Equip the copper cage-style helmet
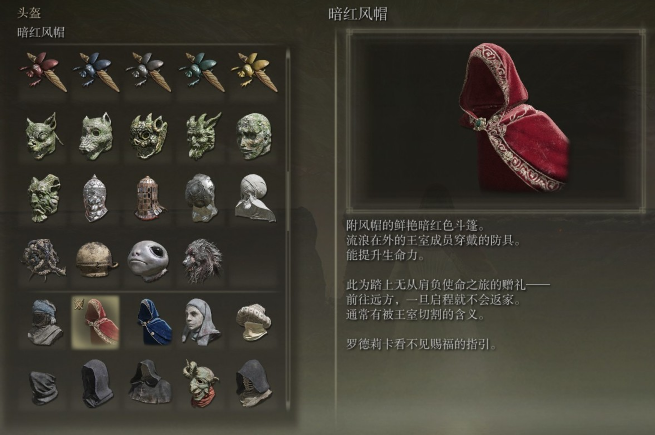Image resolution: width=655 pixels, height=435 pixels. 148,196
